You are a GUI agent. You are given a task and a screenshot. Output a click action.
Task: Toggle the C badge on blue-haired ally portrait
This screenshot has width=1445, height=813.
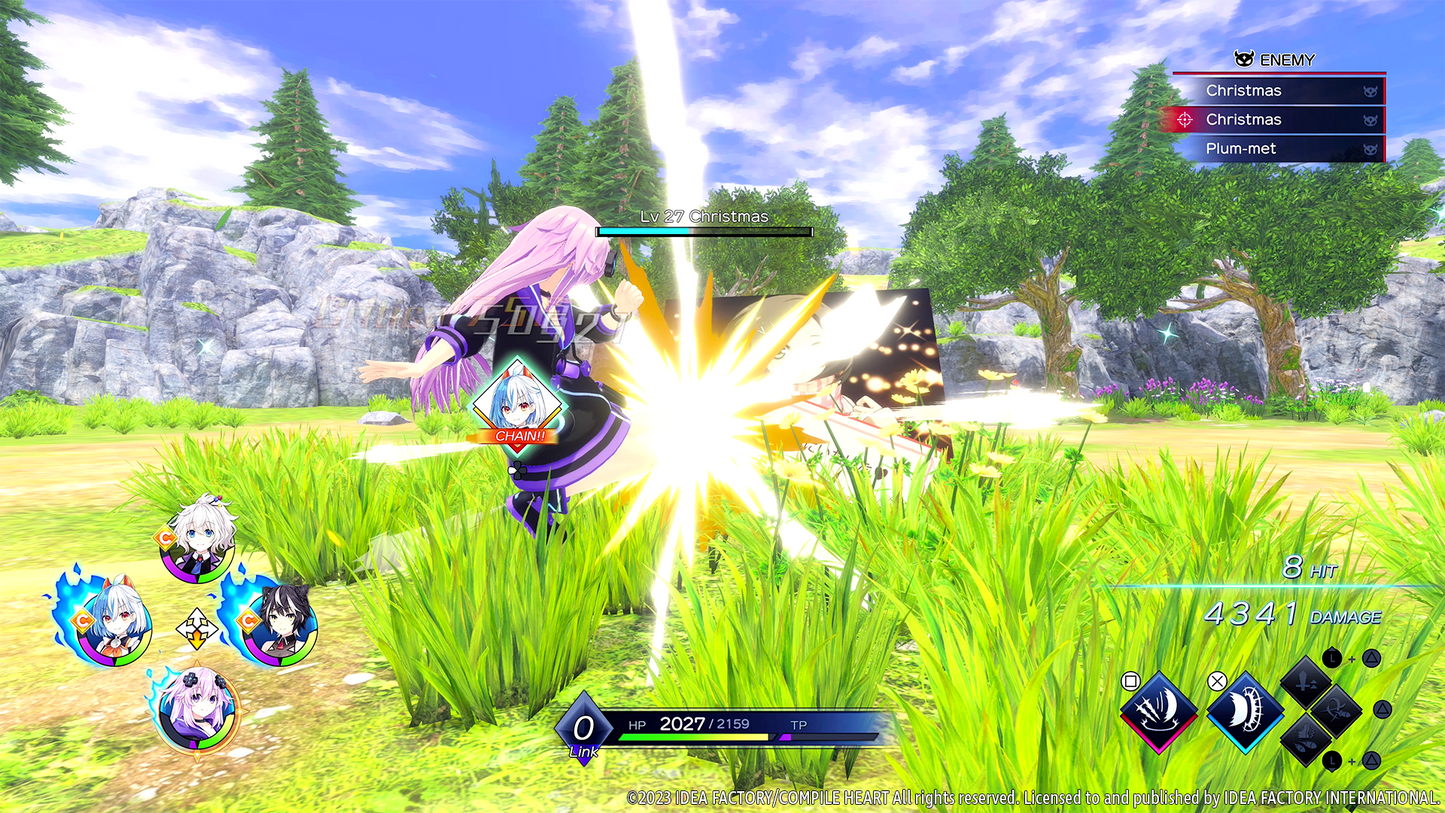pyautogui.click(x=82, y=619)
